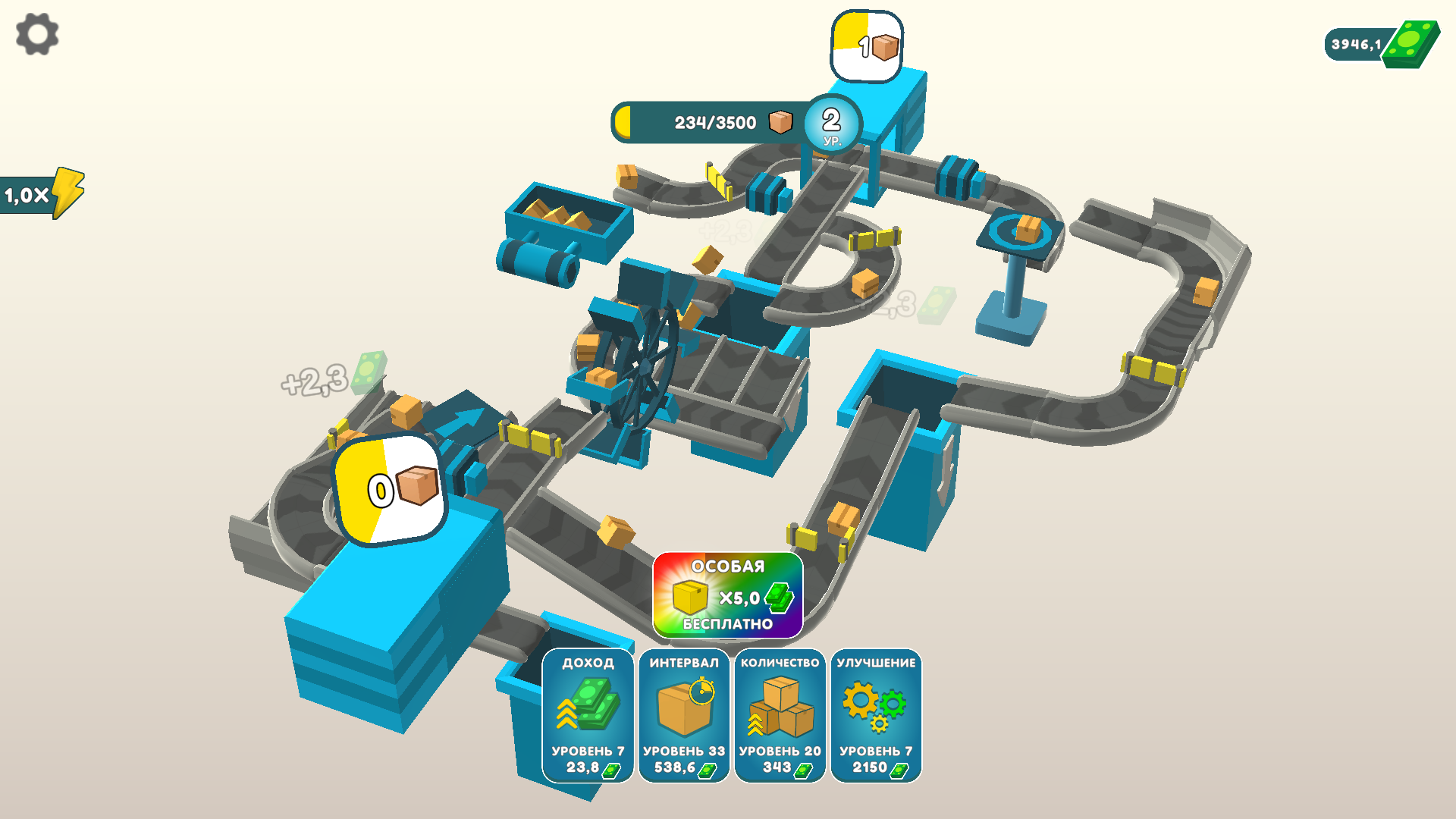The width and height of the screenshot is (1456, 819).
Task: Select the УЛУЧШЕНИЕ gears upgrade icon
Action: [876, 705]
